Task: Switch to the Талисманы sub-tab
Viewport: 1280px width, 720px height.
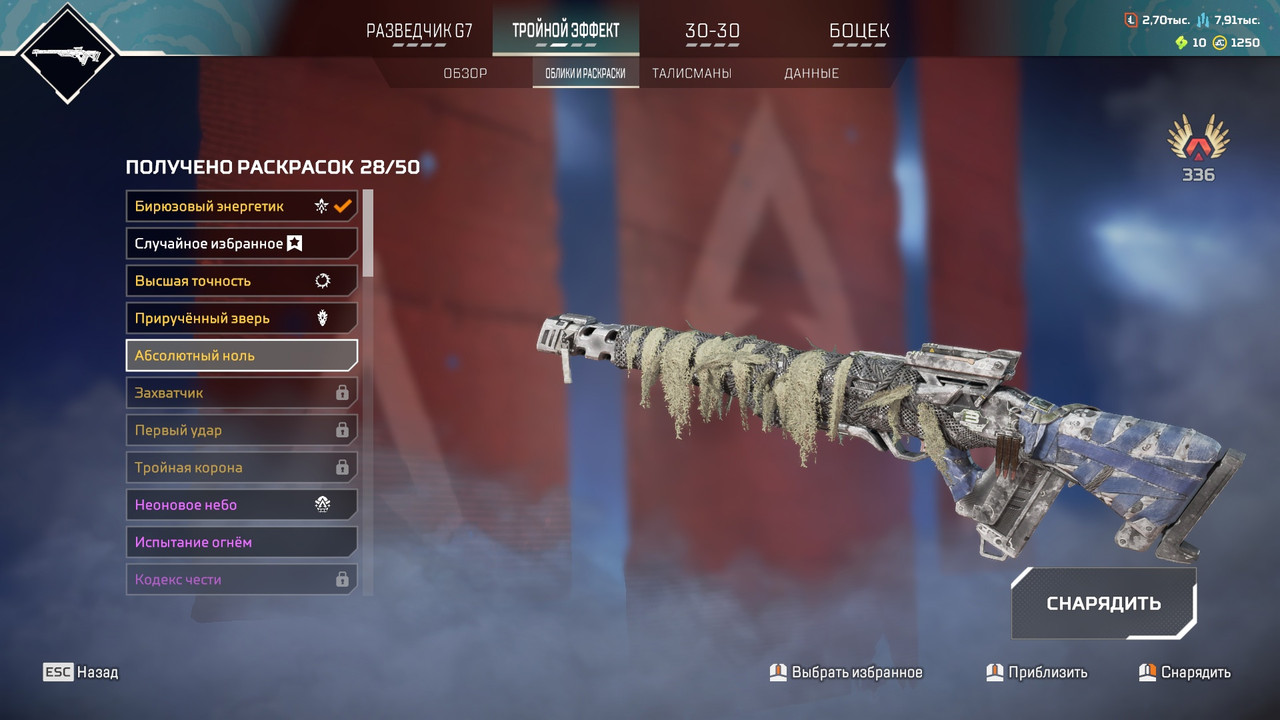Action: point(691,73)
